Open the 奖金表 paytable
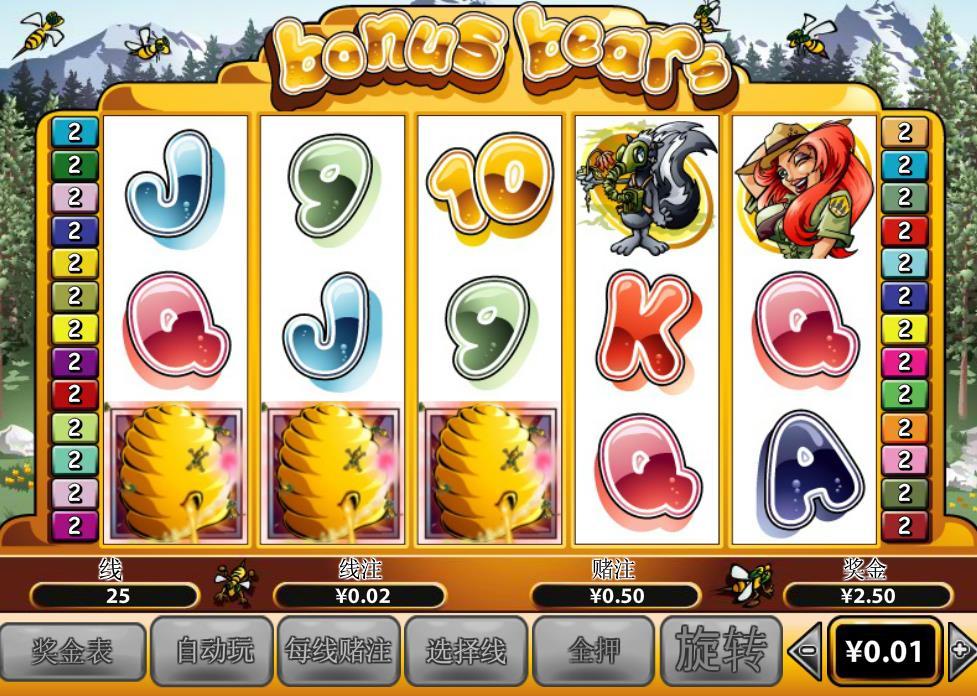The width and height of the screenshot is (977, 696). (x=72, y=652)
